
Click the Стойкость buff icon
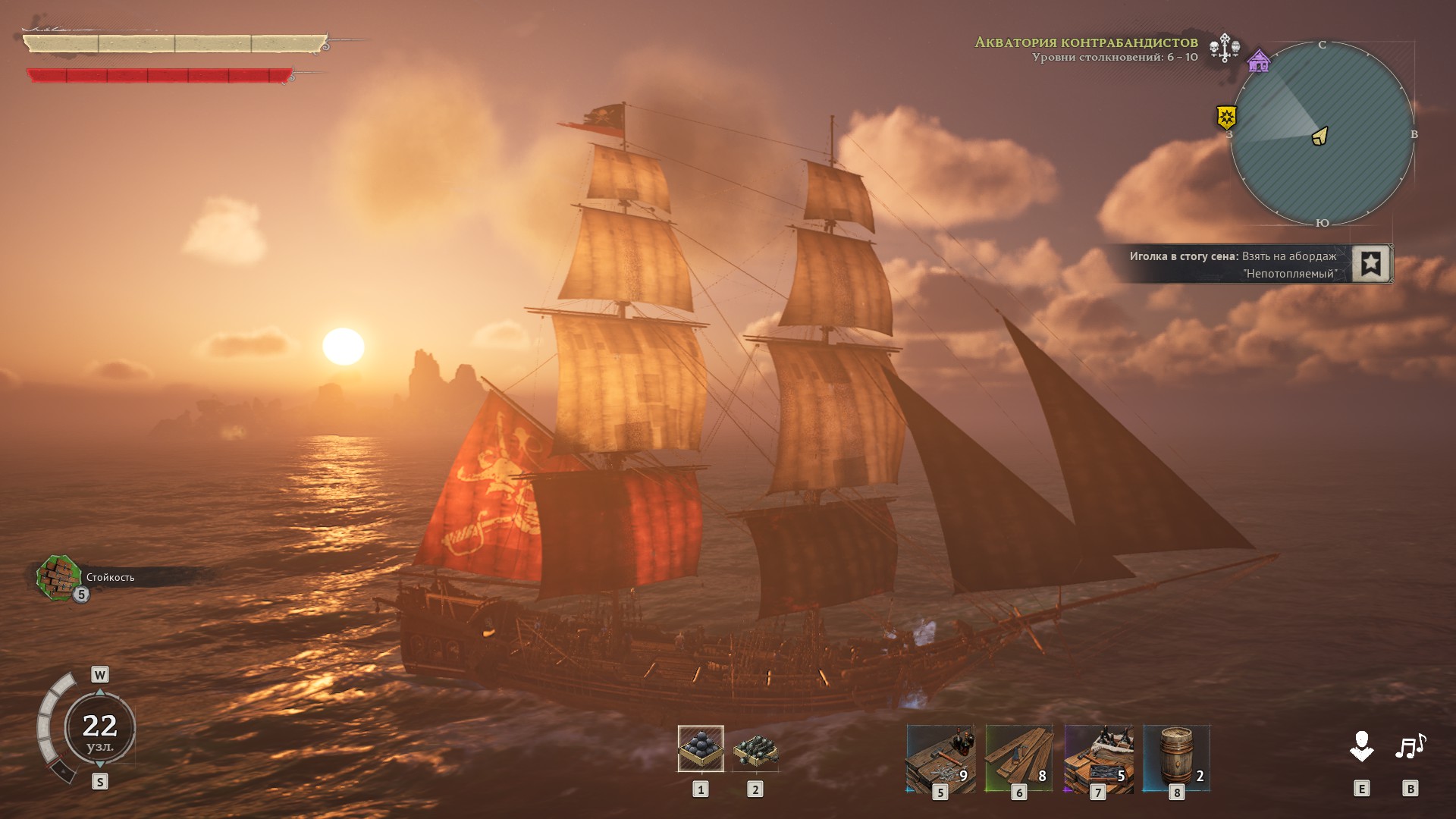click(59, 578)
